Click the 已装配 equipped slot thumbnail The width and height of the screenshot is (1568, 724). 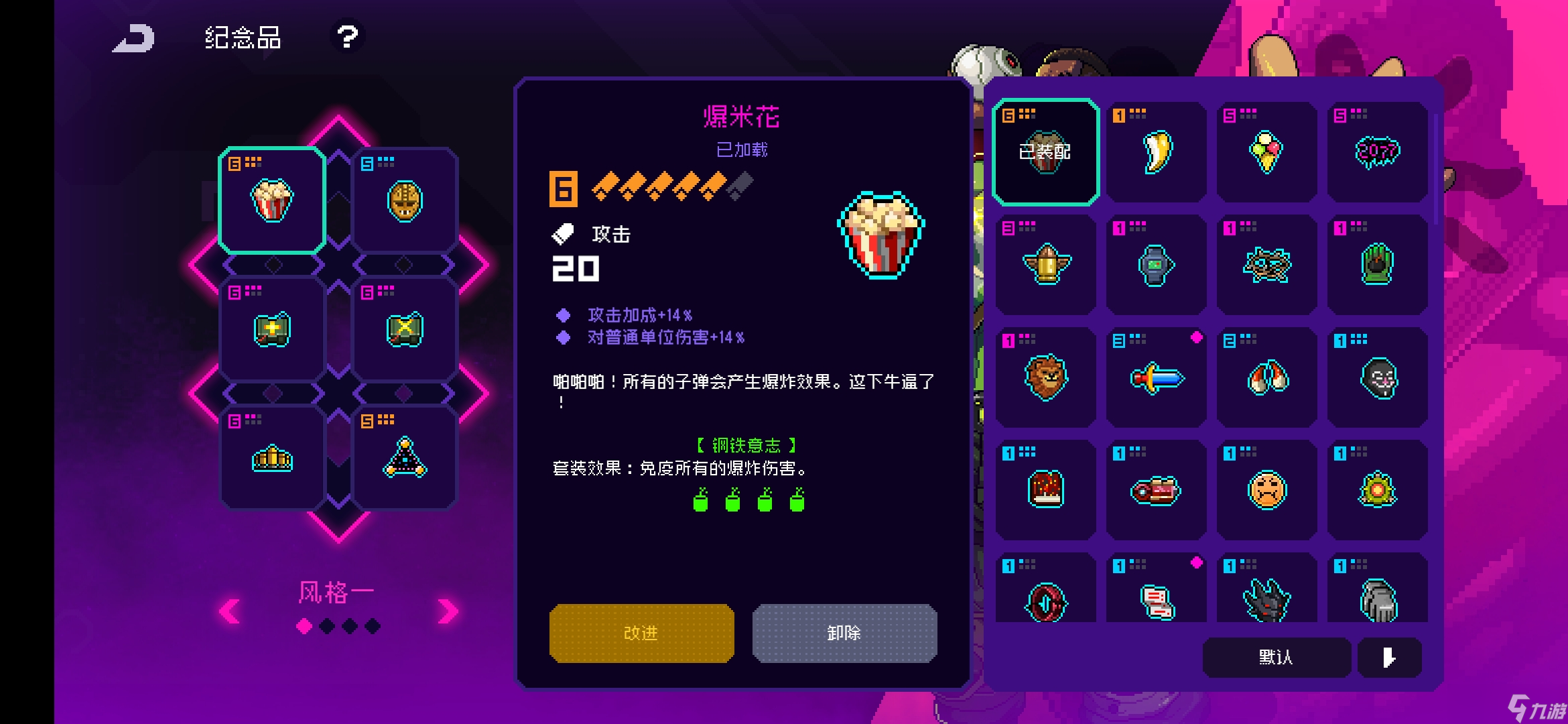tap(1045, 153)
